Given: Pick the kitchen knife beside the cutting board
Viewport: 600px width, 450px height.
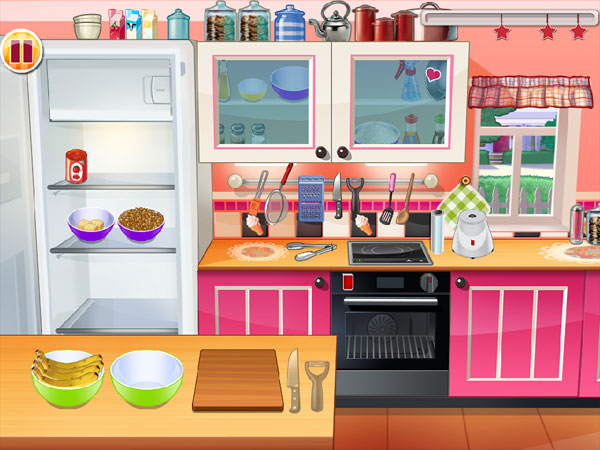Looking at the screenshot, I should pos(293,379).
